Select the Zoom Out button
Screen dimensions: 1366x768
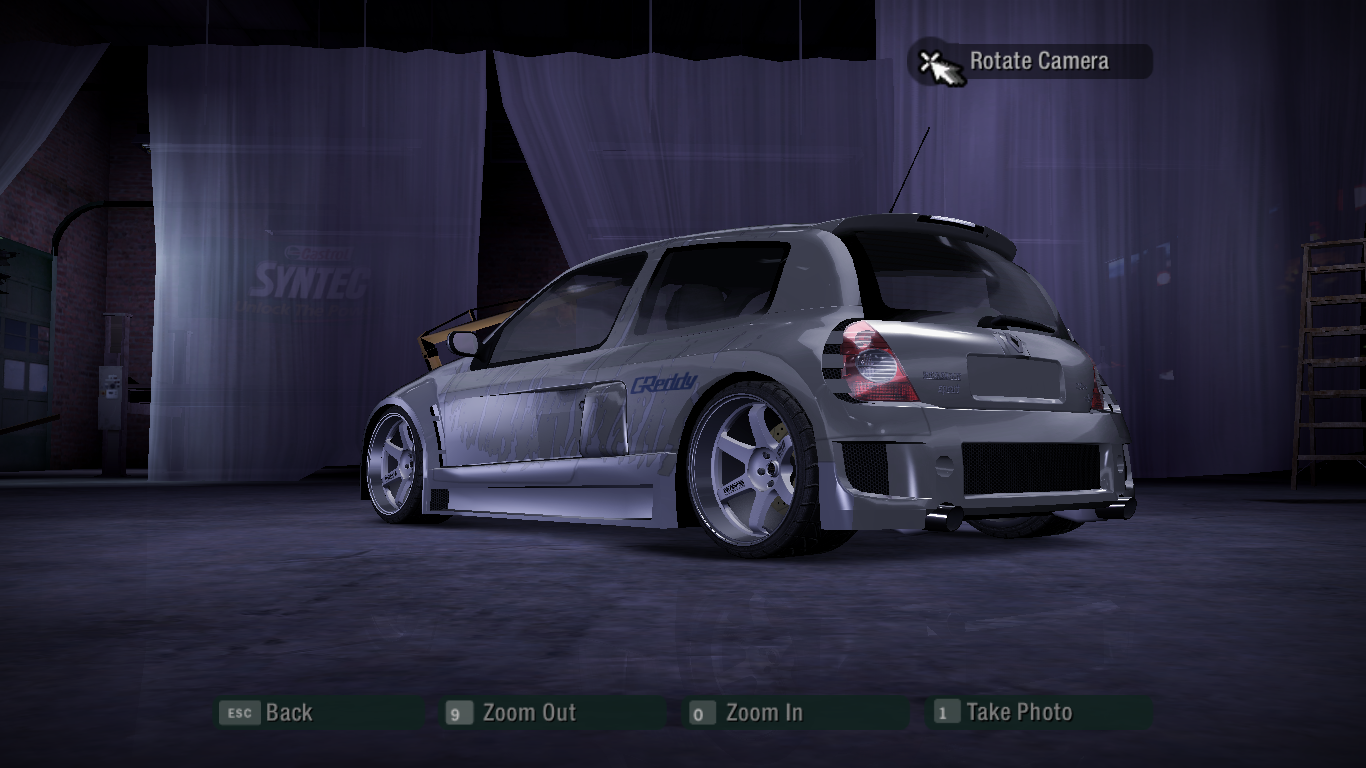click(x=528, y=713)
